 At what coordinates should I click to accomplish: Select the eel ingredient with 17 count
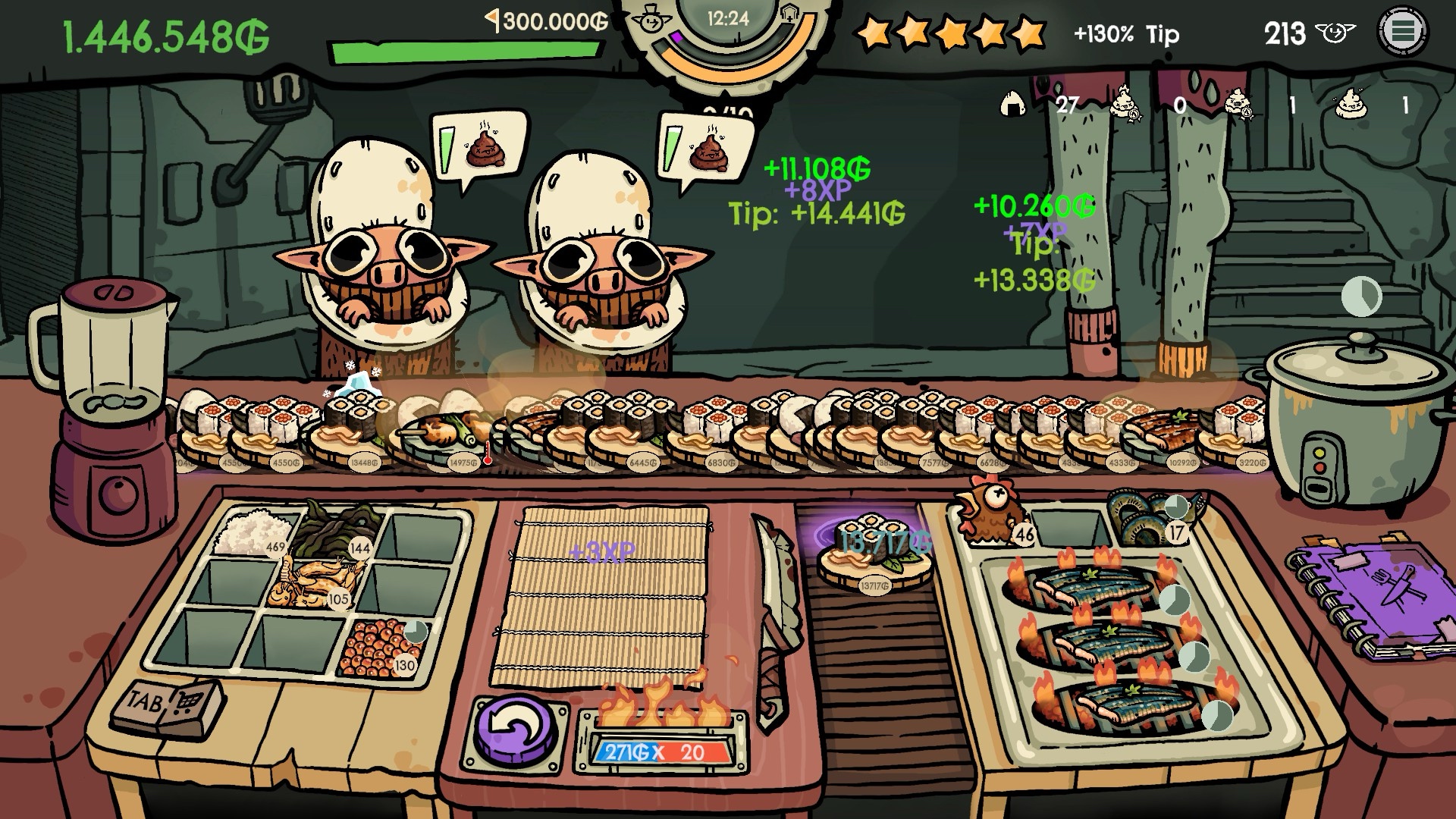[x=1147, y=514]
